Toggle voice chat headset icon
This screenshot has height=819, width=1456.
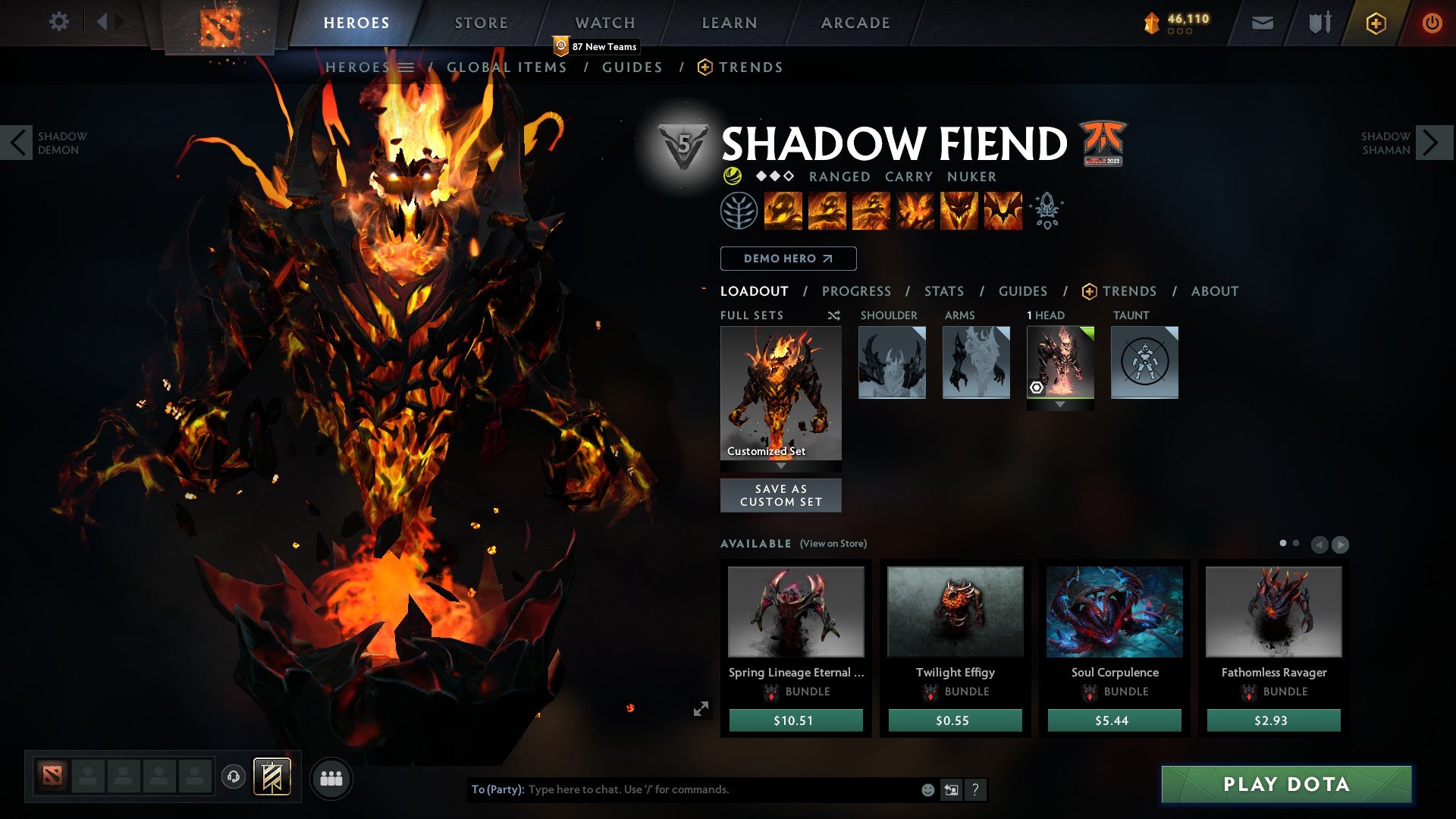point(234,777)
